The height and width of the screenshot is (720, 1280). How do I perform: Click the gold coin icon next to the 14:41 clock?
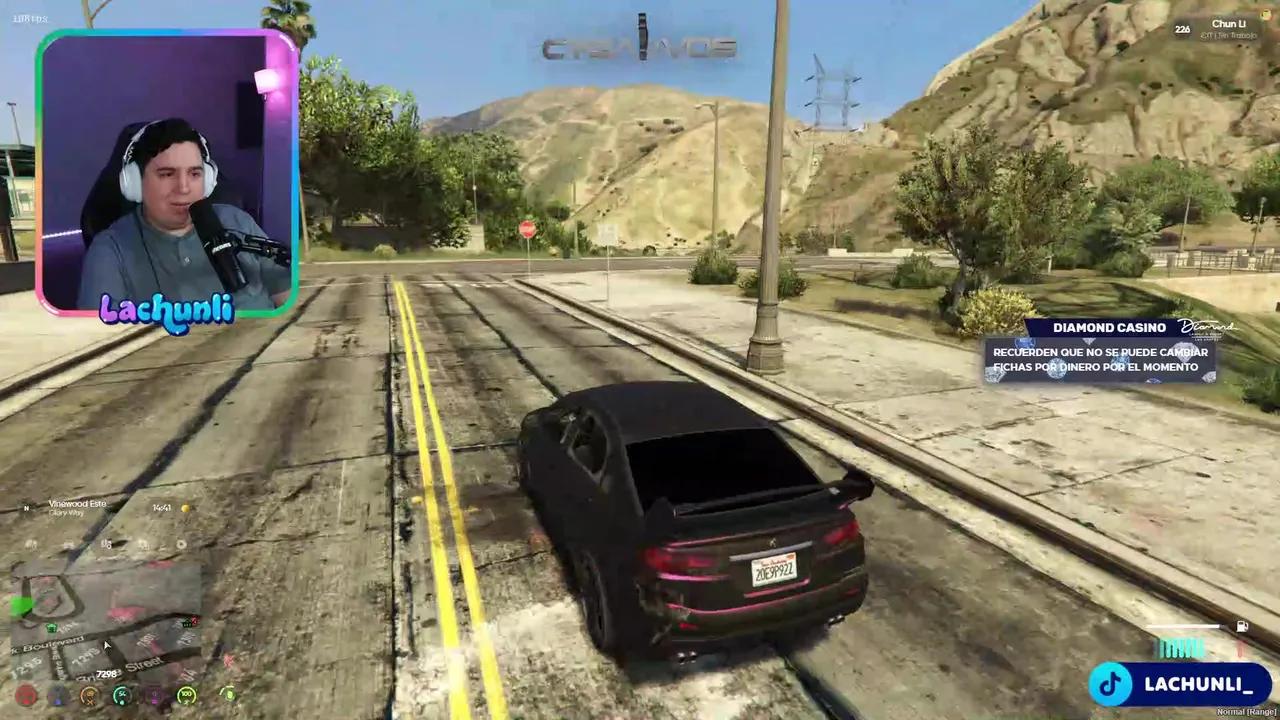click(x=185, y=507)
